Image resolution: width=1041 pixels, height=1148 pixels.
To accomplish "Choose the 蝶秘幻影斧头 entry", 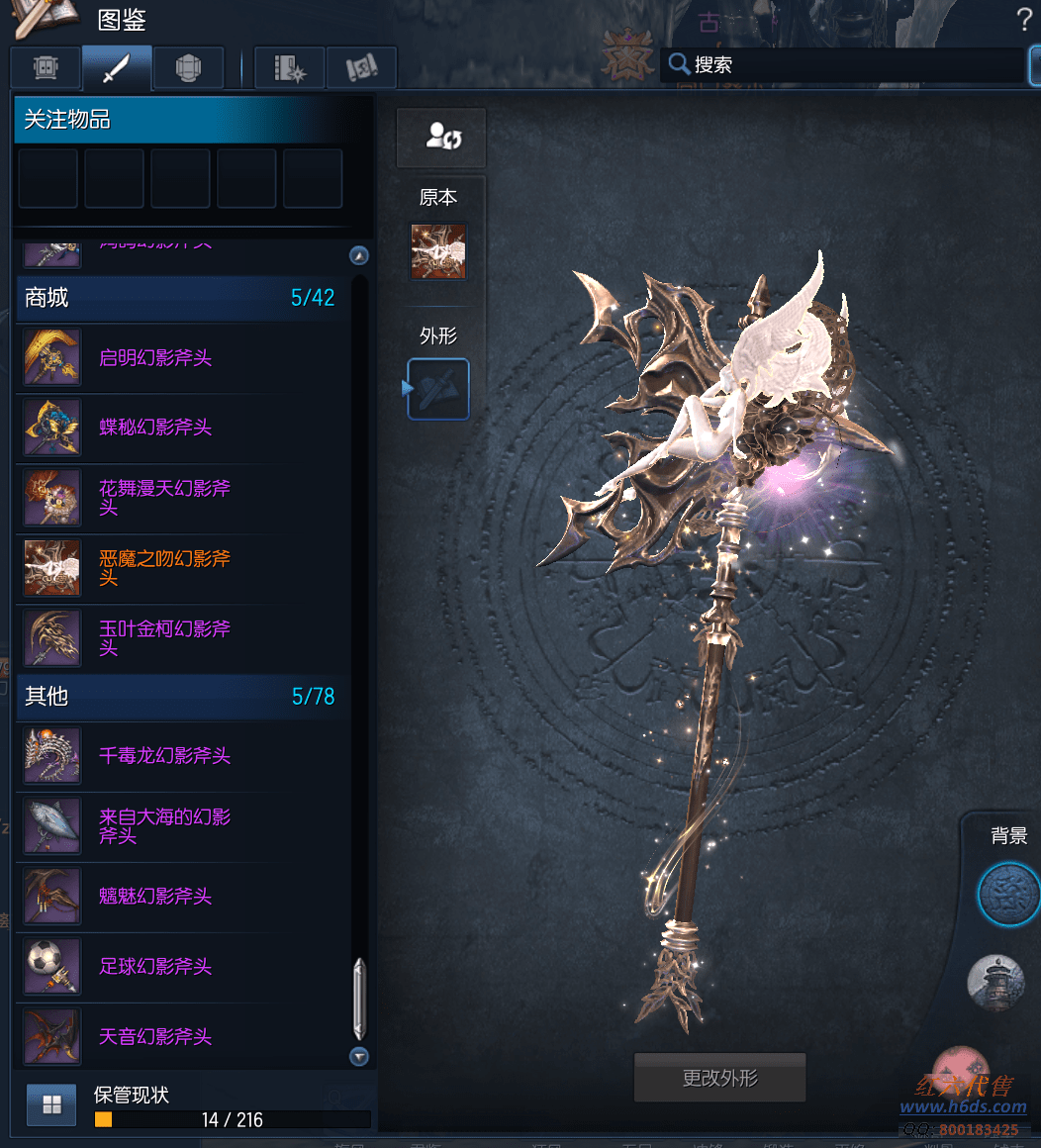I will [155, 428].
